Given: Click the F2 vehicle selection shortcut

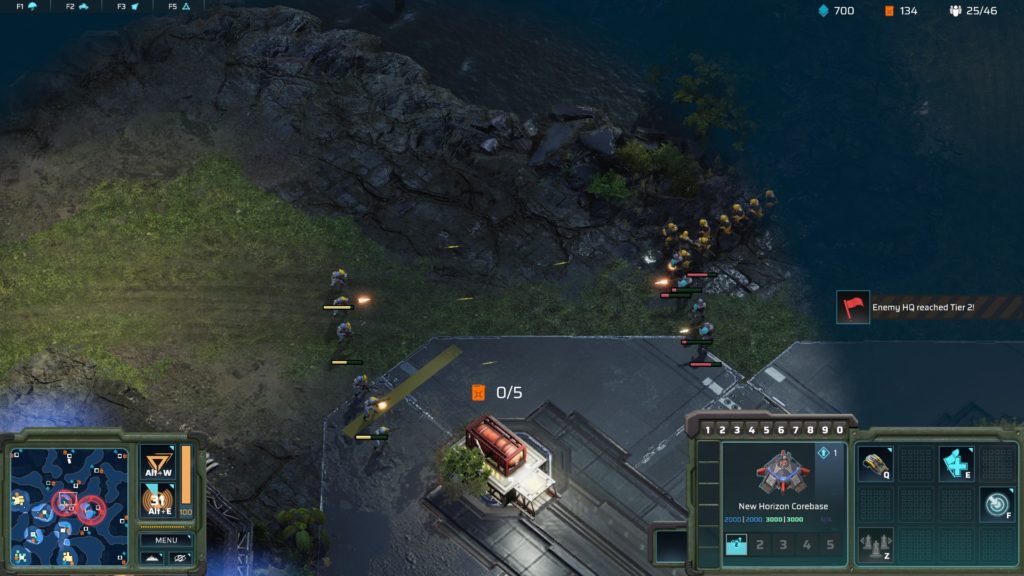Looking at the screenshot, I should point(77,6).
